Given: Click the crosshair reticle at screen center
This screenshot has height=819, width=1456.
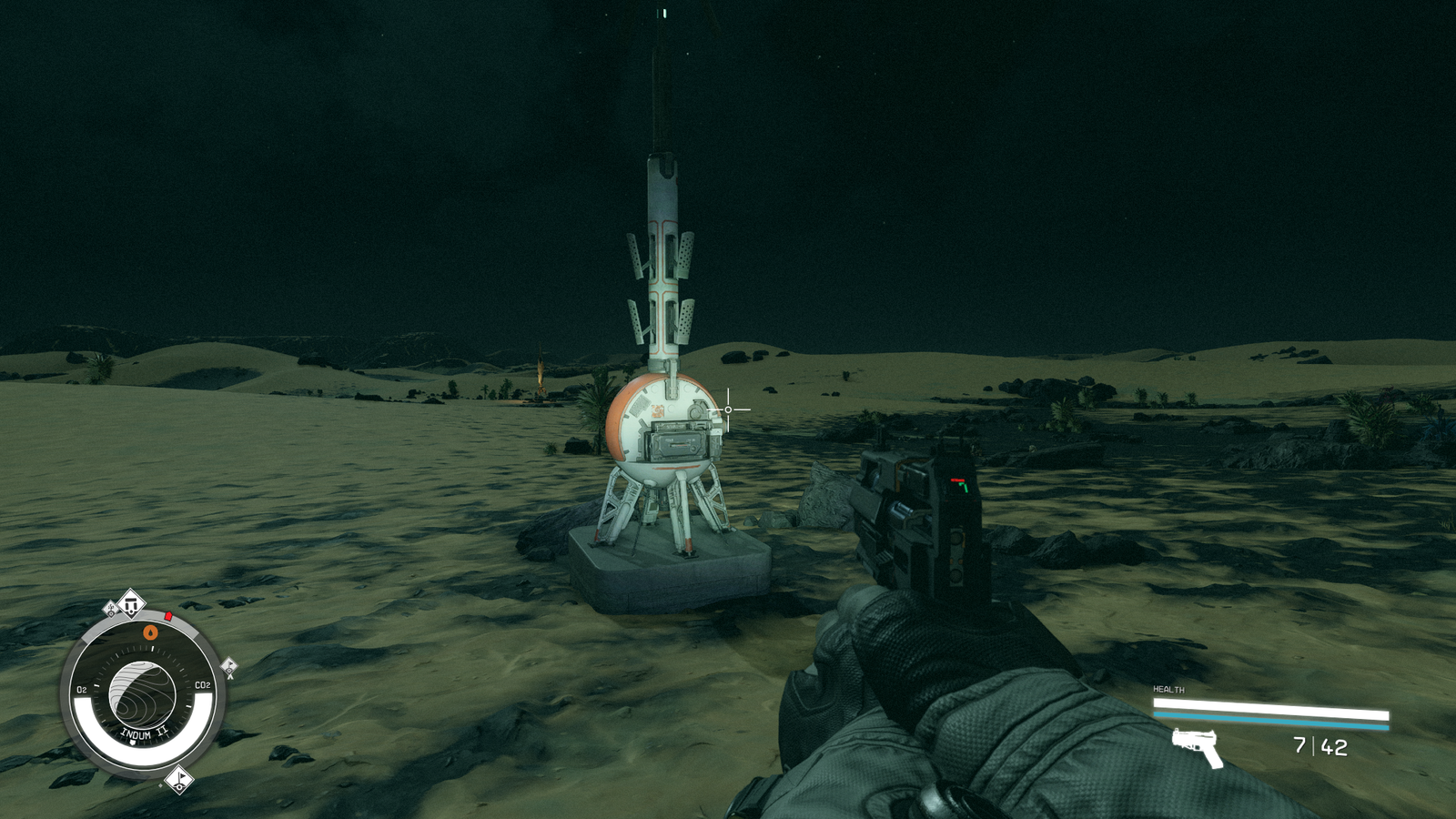Looking at the screenshot, I should [x=726, y=410].
